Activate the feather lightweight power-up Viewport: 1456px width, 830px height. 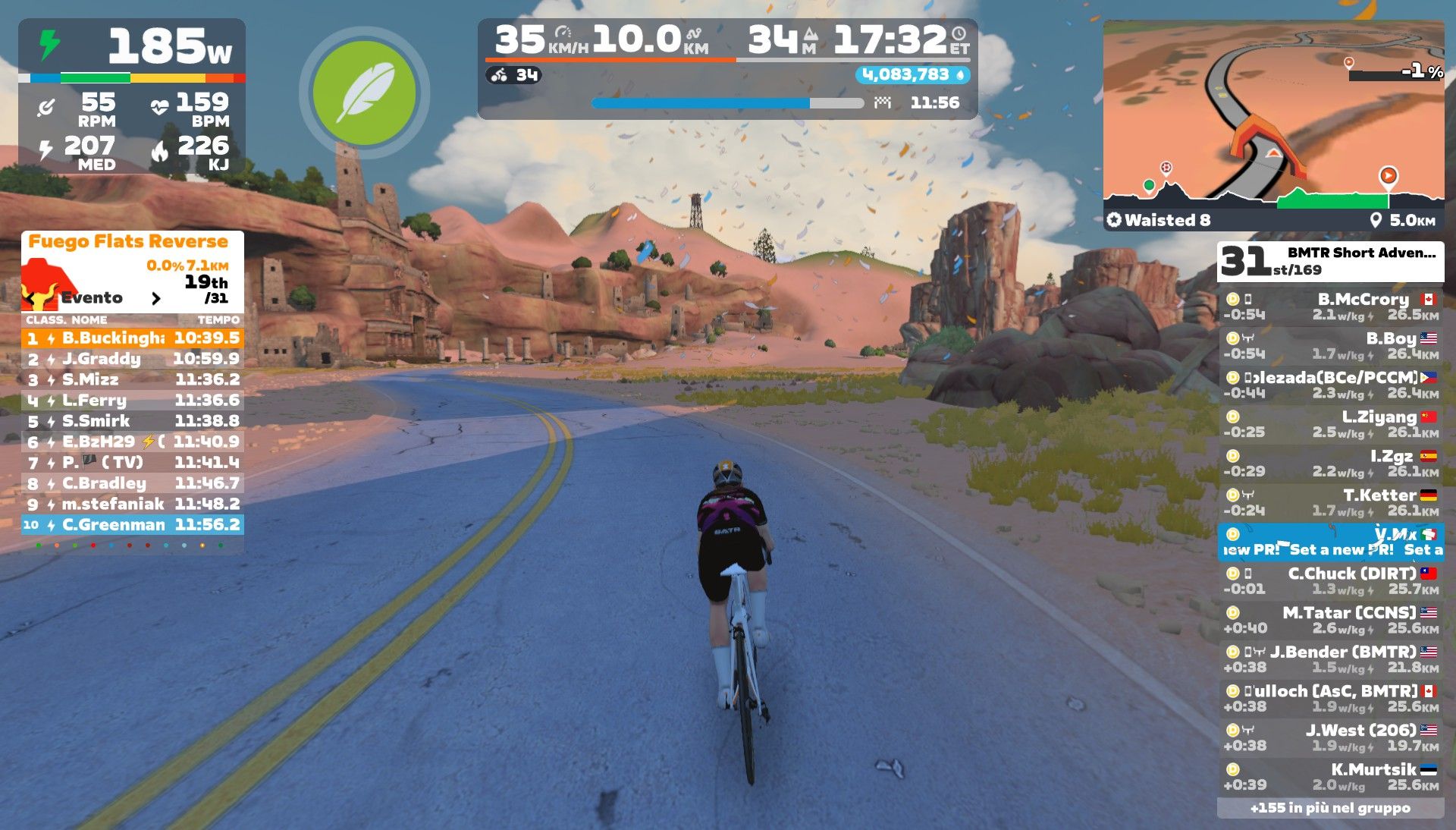coord(364,93)
